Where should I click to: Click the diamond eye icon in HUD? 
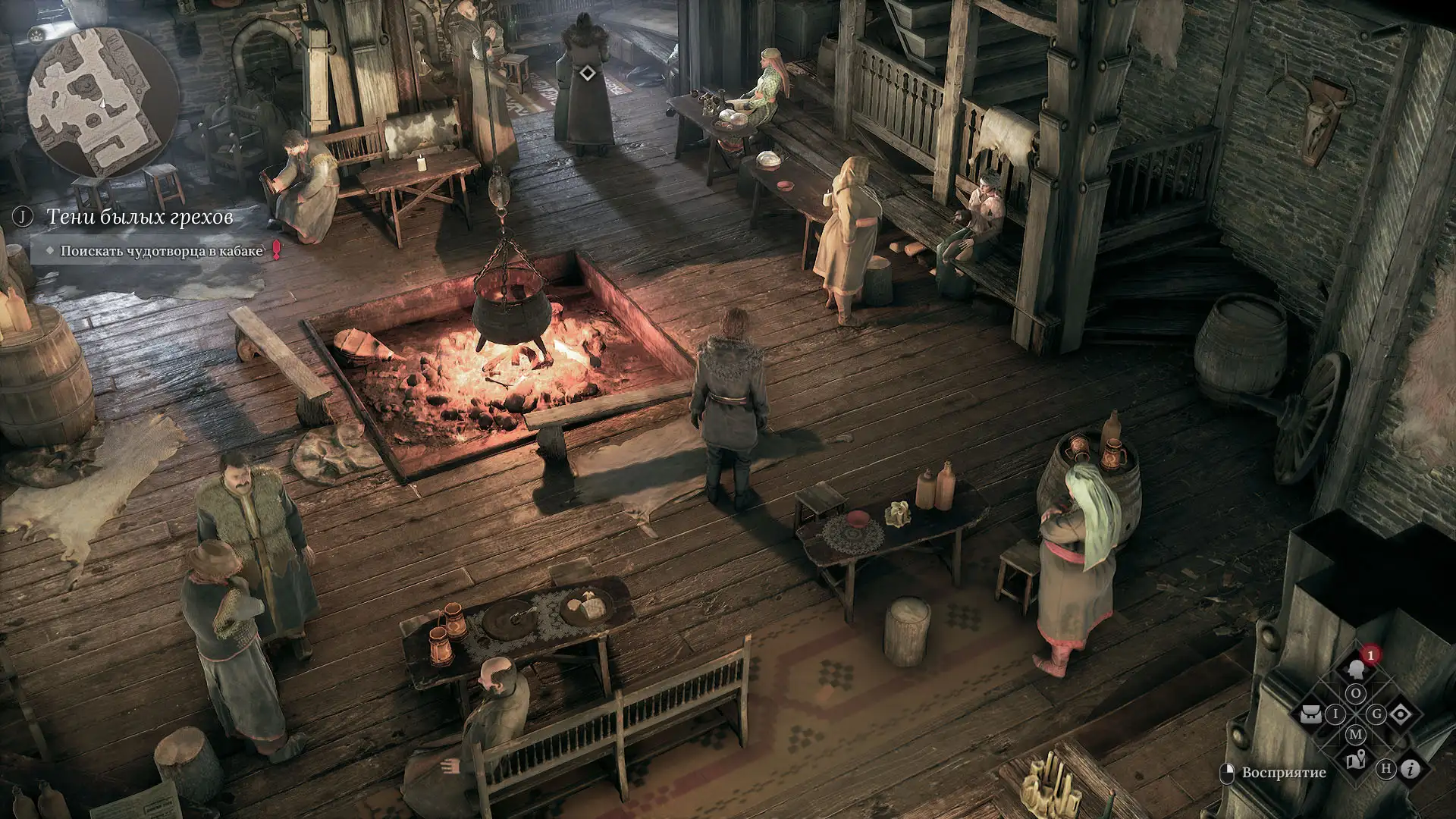(x=1400, y=714)
